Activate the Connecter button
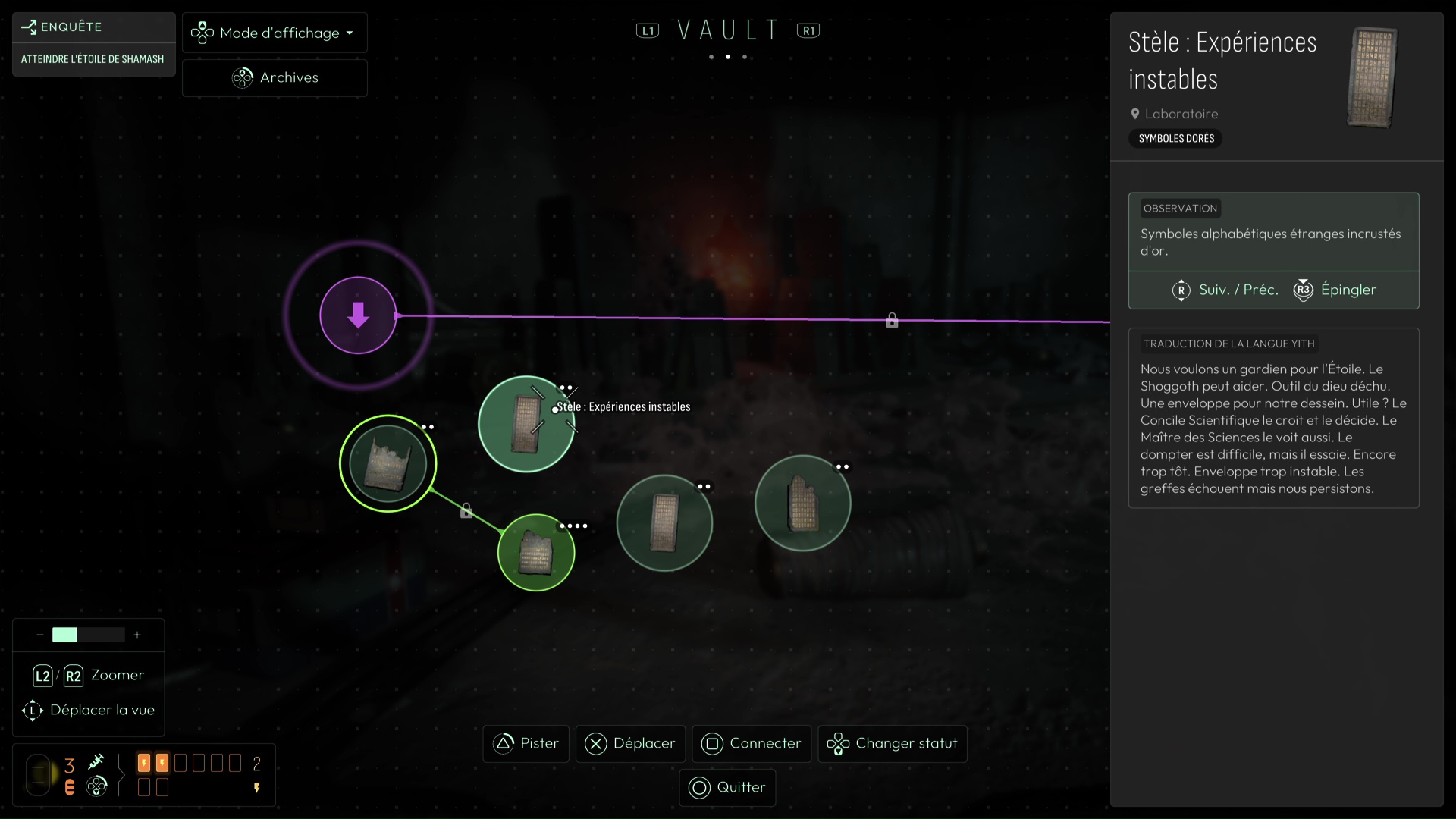 pos(752,744)
